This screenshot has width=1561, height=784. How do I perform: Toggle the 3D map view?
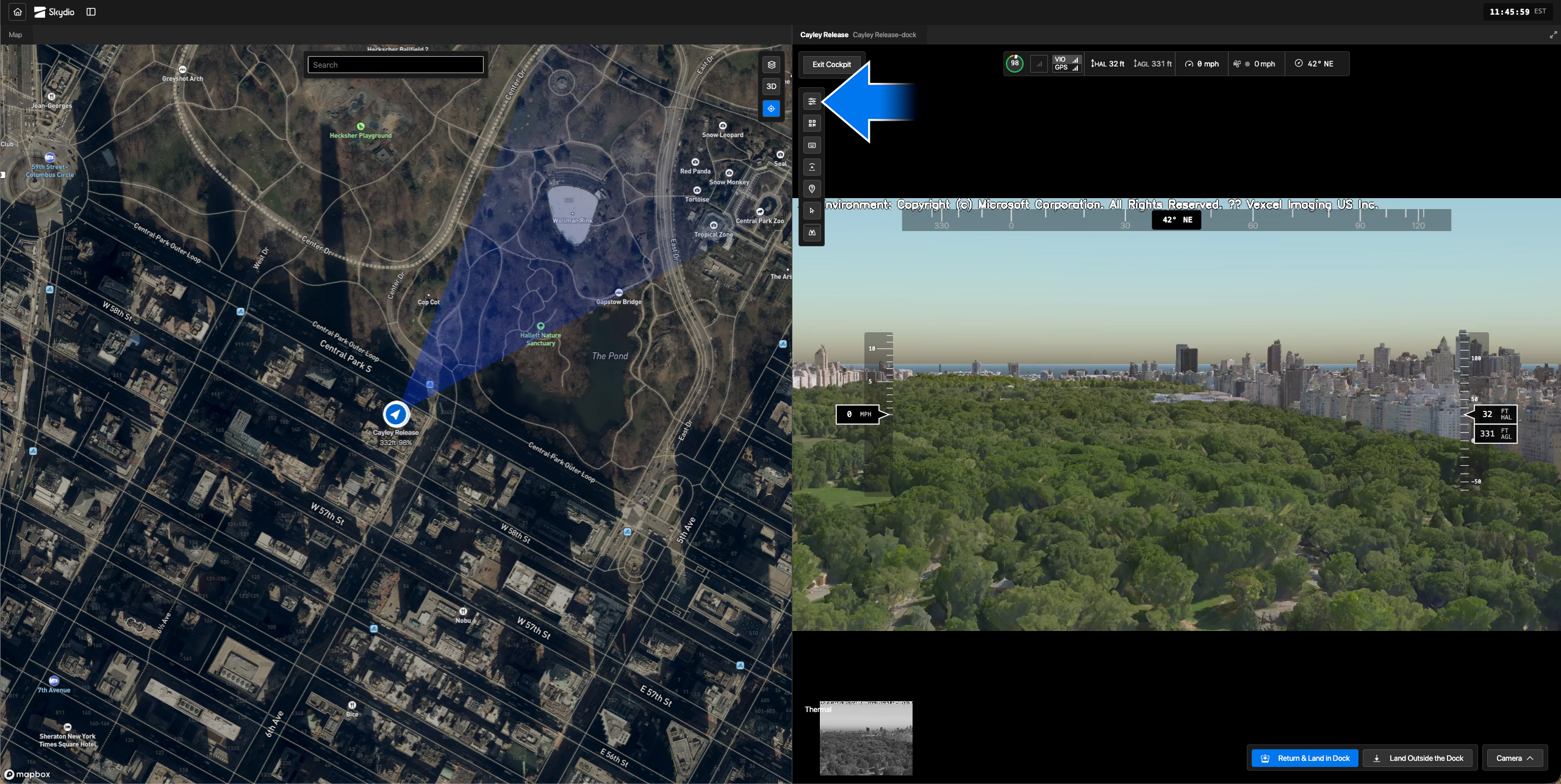(770, 86)
